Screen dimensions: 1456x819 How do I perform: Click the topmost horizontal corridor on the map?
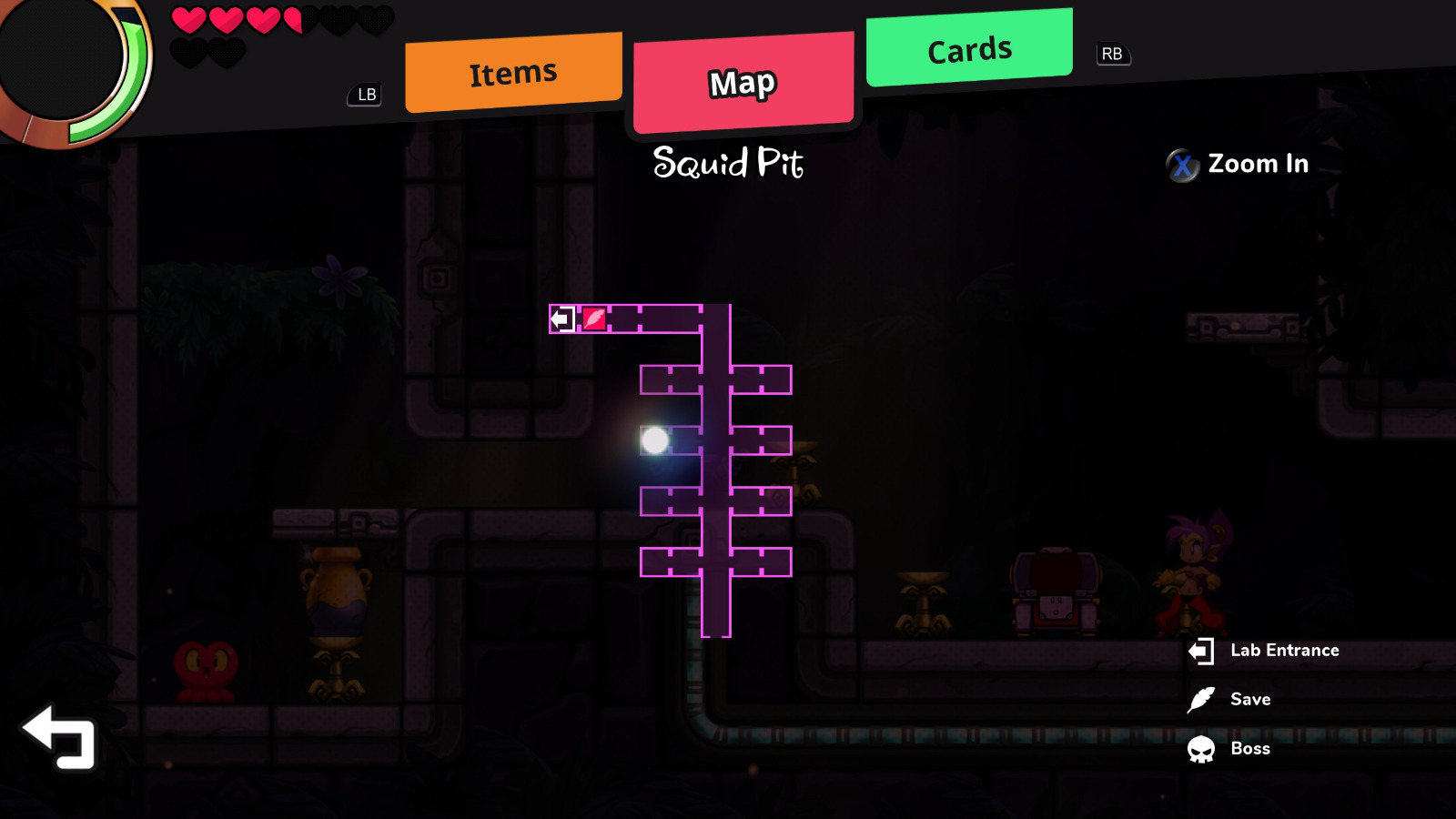[x=655, y=319]
